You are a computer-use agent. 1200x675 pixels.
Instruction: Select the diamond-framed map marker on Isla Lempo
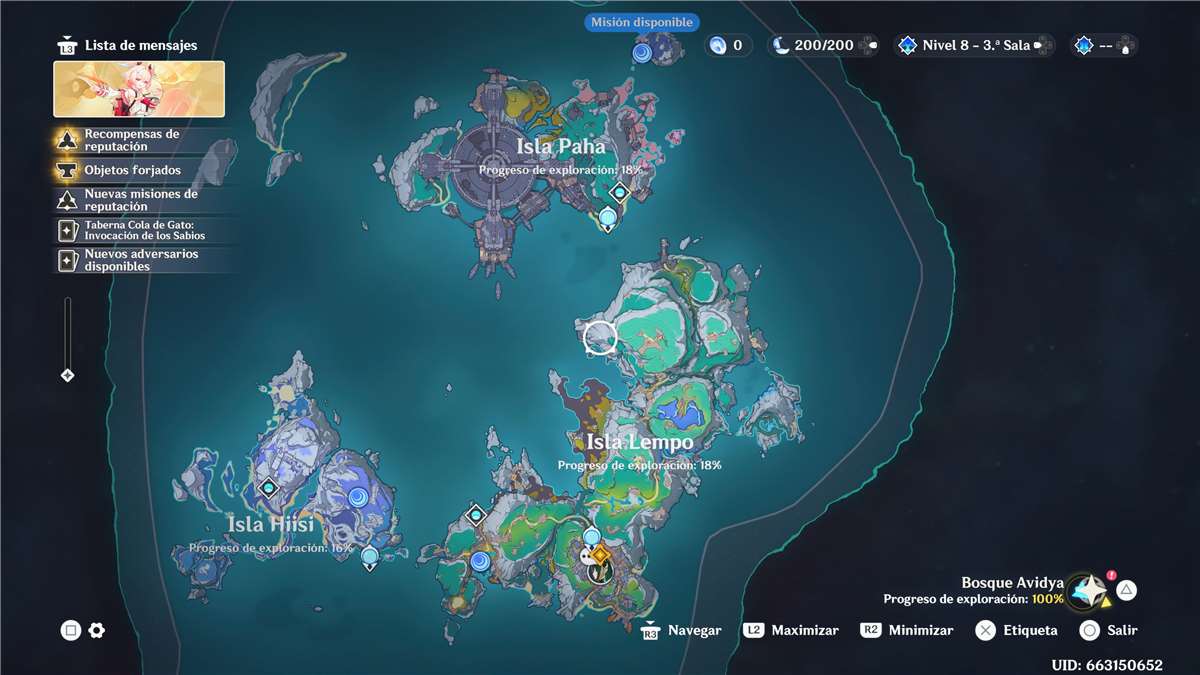click(x=476, y=515)
